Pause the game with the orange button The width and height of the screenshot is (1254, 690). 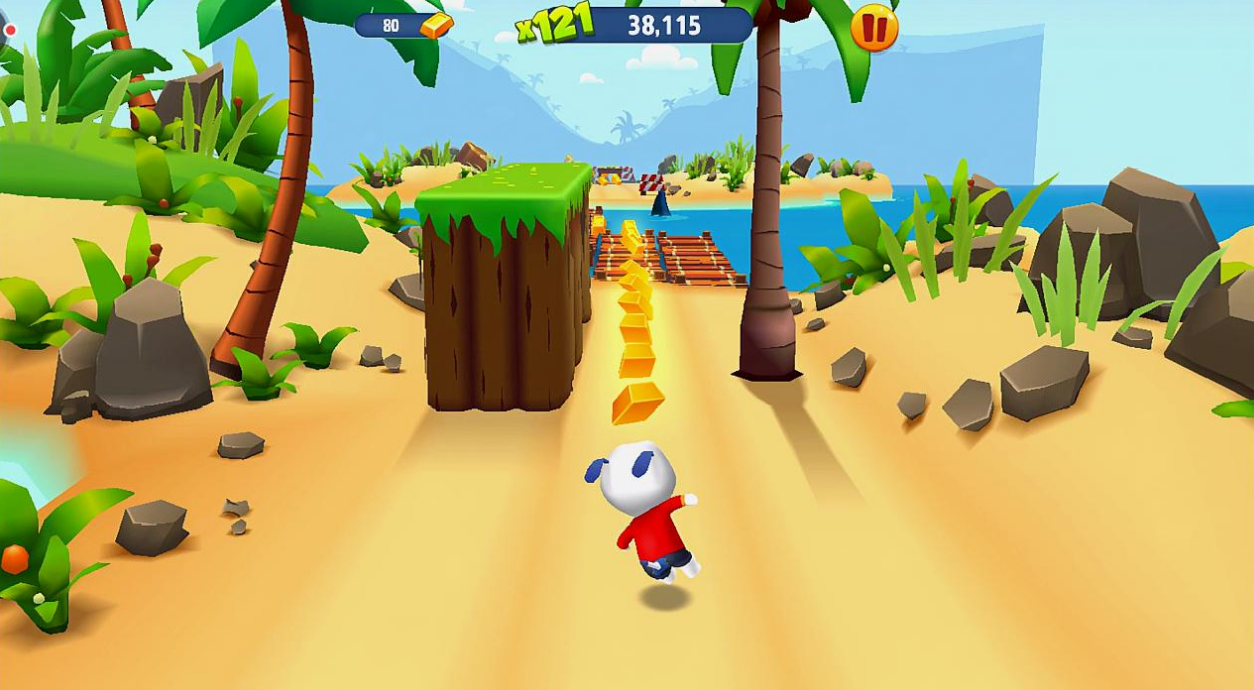pyautogui.click(x=874, y=28)
